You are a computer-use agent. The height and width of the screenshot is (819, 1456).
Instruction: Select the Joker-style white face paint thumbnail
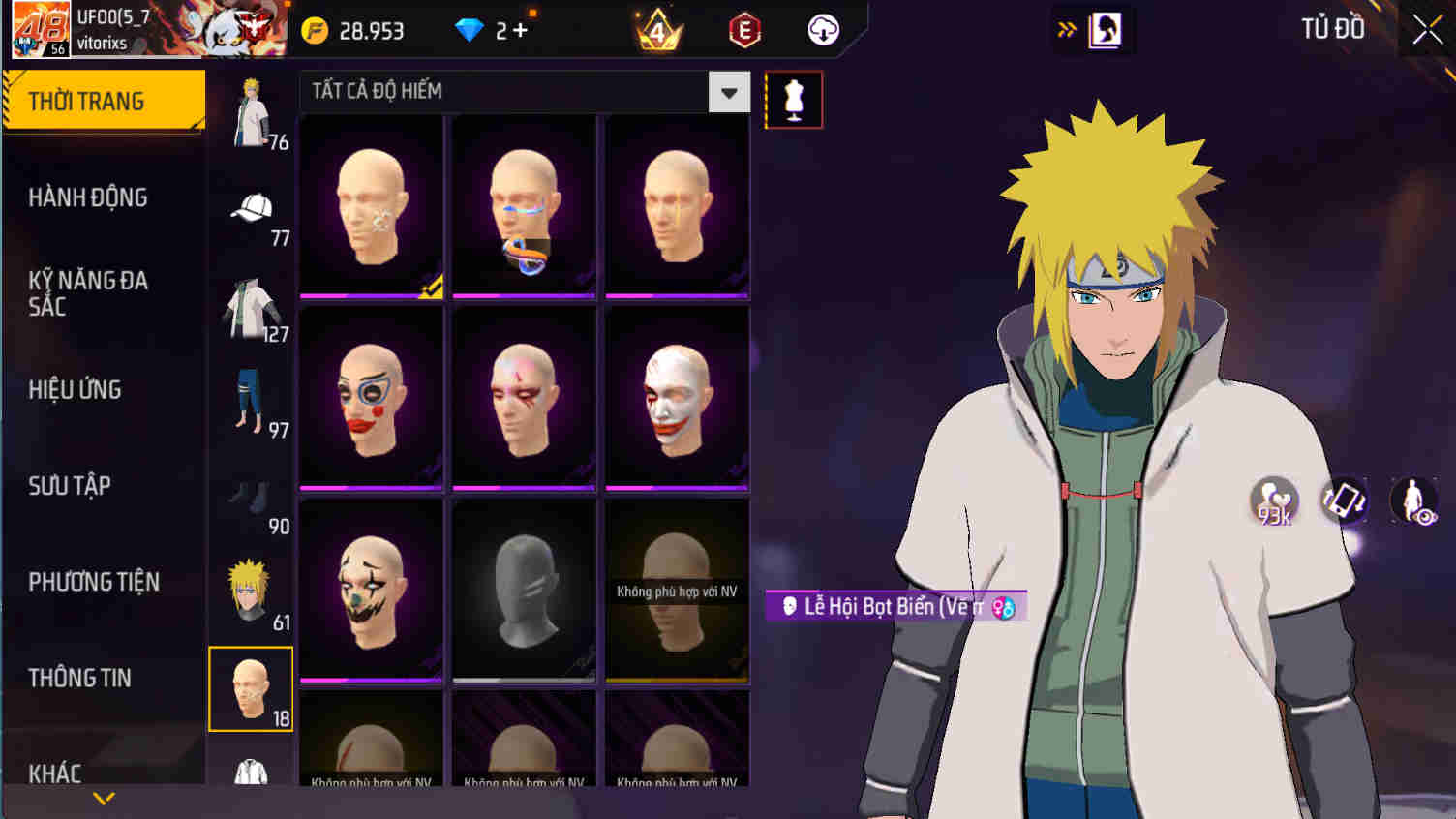(x=677, y=395)
